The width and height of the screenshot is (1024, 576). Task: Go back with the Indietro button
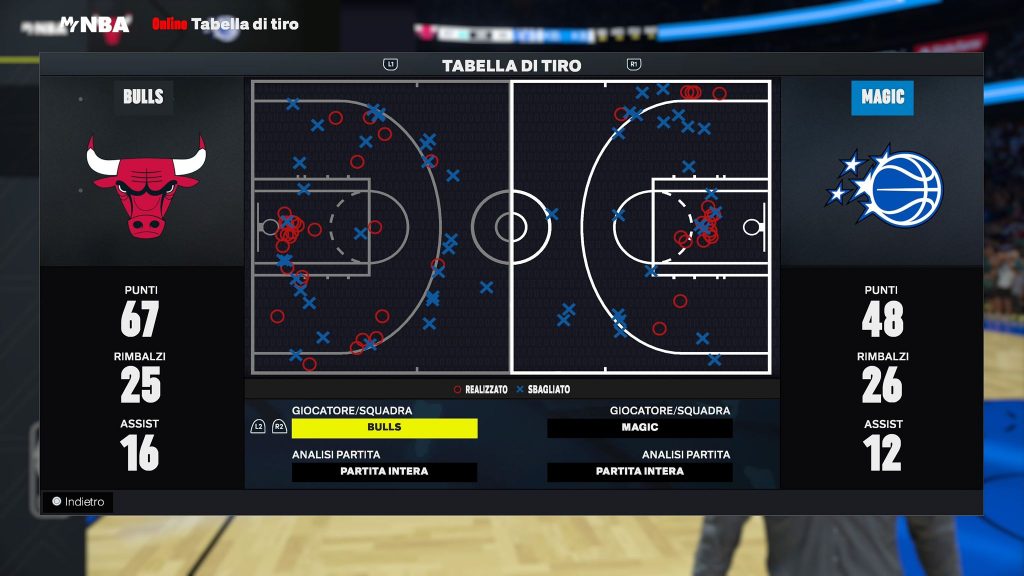point(78,502)
